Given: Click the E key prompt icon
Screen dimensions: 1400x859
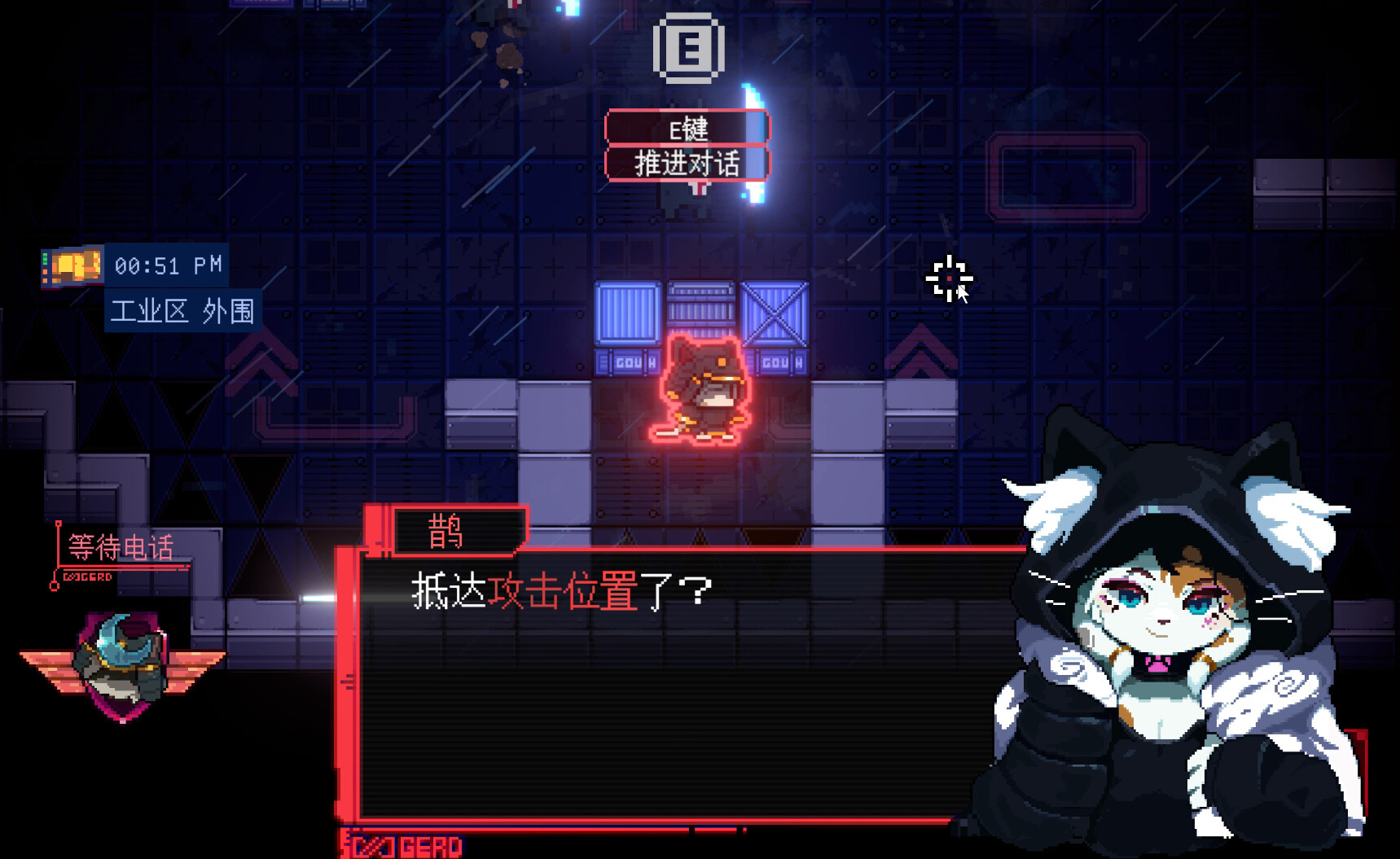Looking at the screenshot, I should click(x=690, y=49).
